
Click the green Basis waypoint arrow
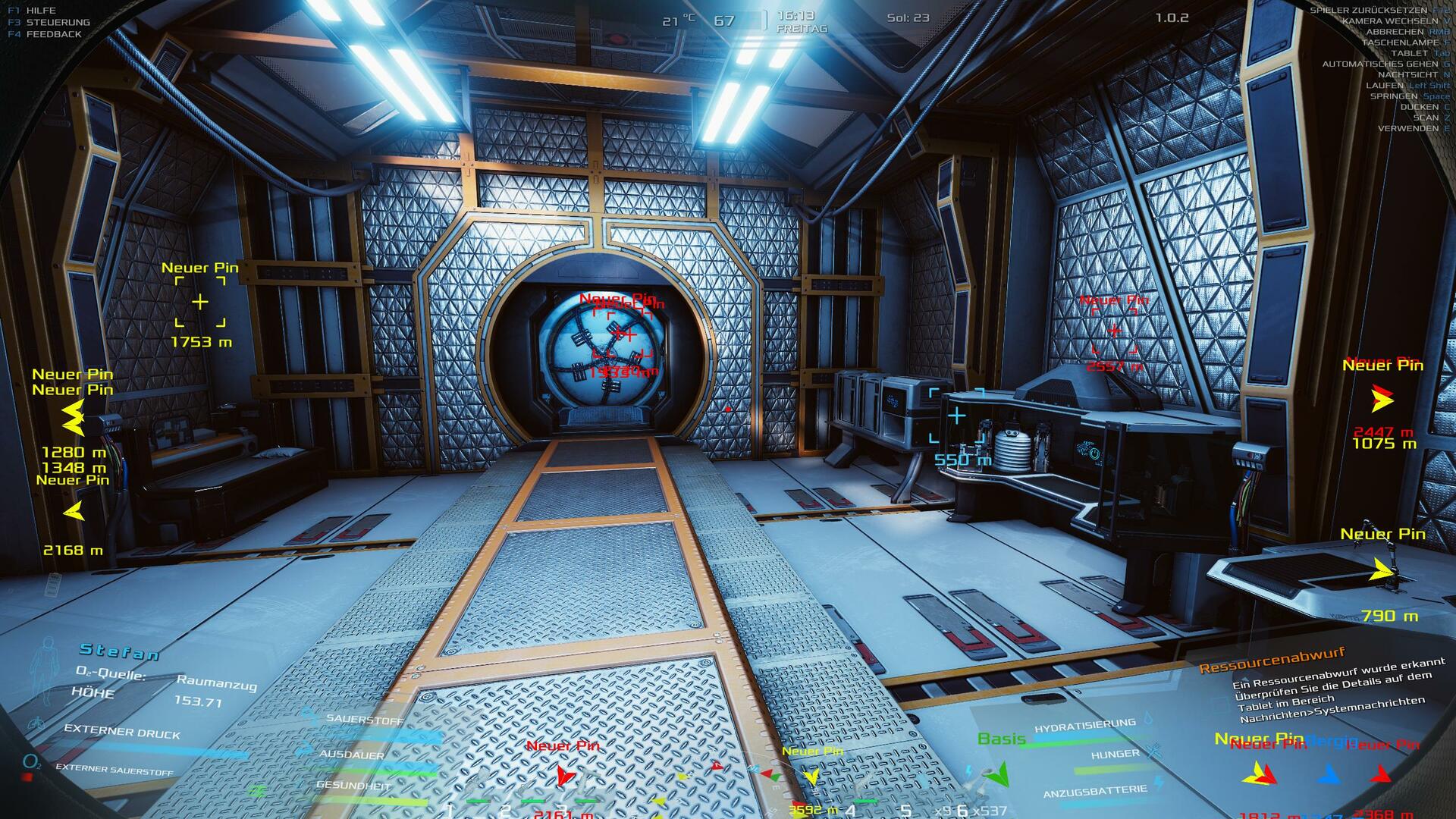[x=1000, y=773]
